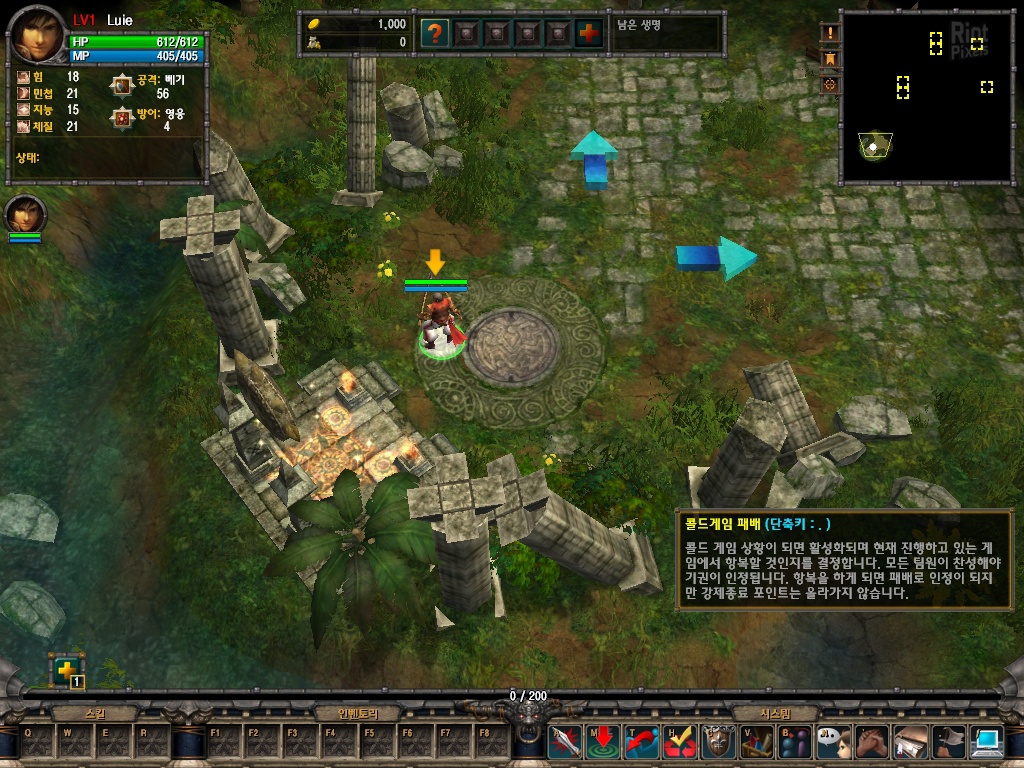
Task: Open the fleur-de-lis shield icon
Action: click(718, 742)
